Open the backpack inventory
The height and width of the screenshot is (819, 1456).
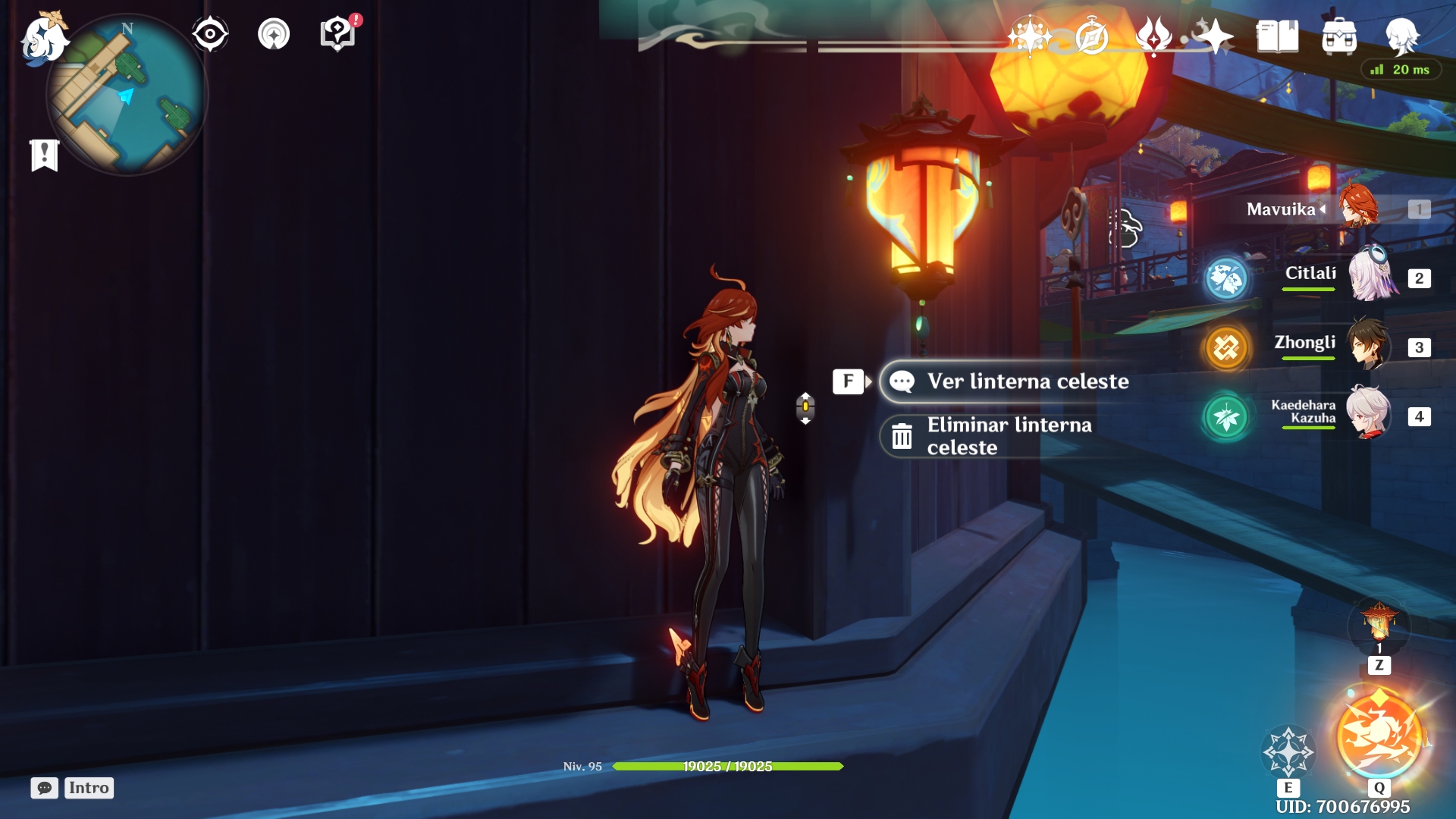[1339, 36]
